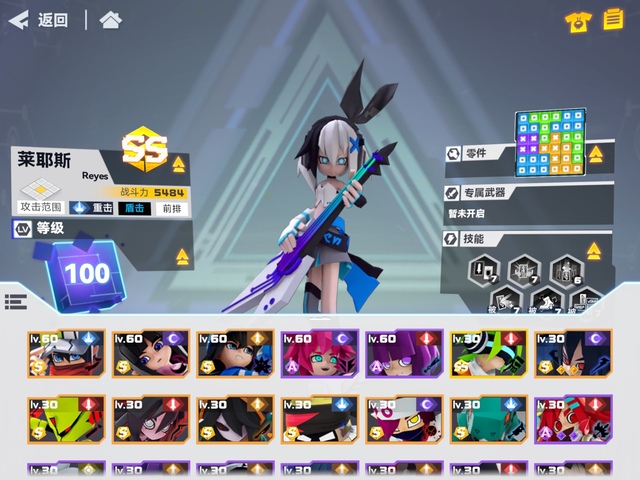Choose the lv.30 teal green character card

pos(487,420)
